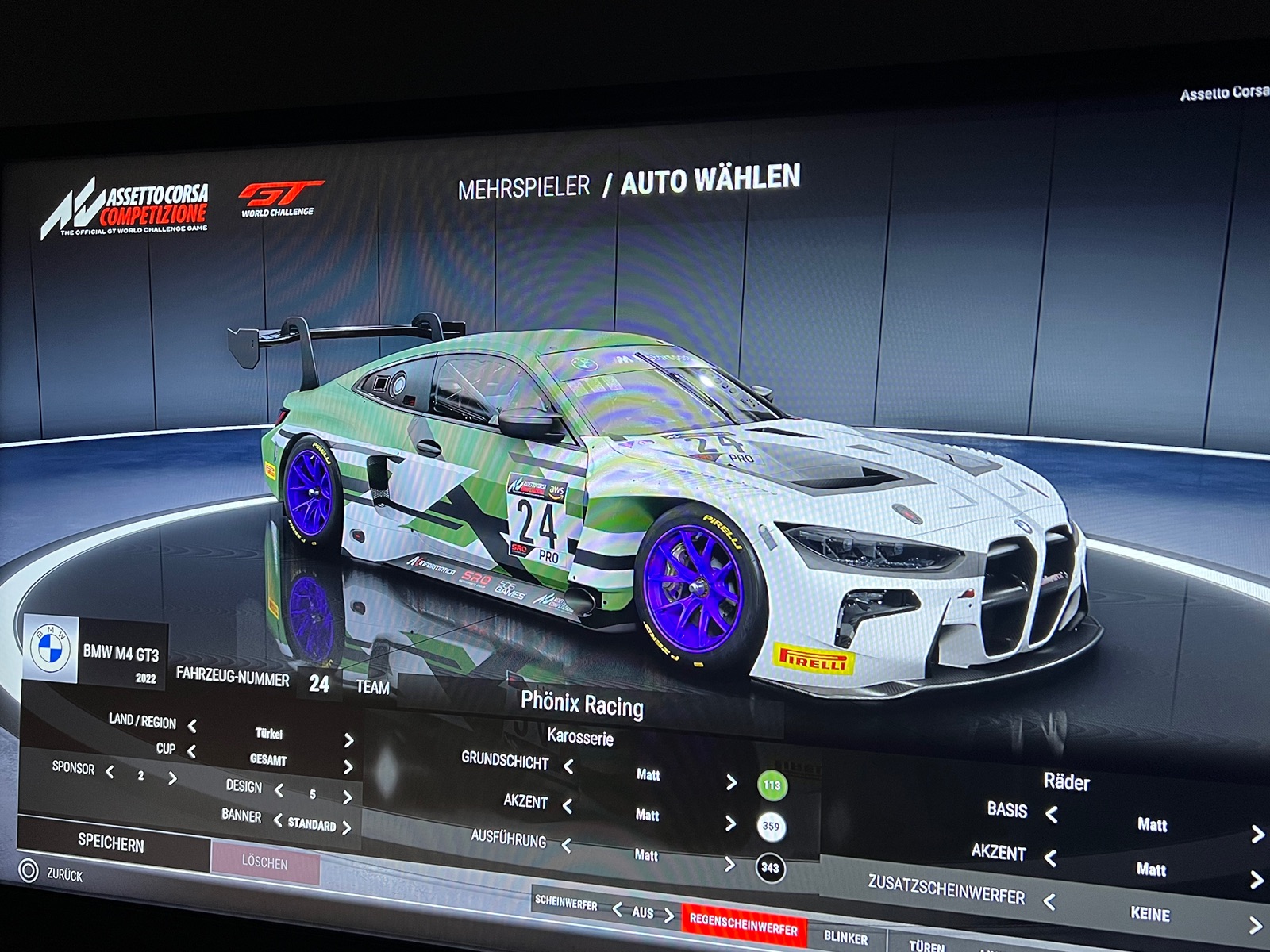Delete the livery with Löschen
The height and width of the screenshot is (952, 1270).
(264, 862)
